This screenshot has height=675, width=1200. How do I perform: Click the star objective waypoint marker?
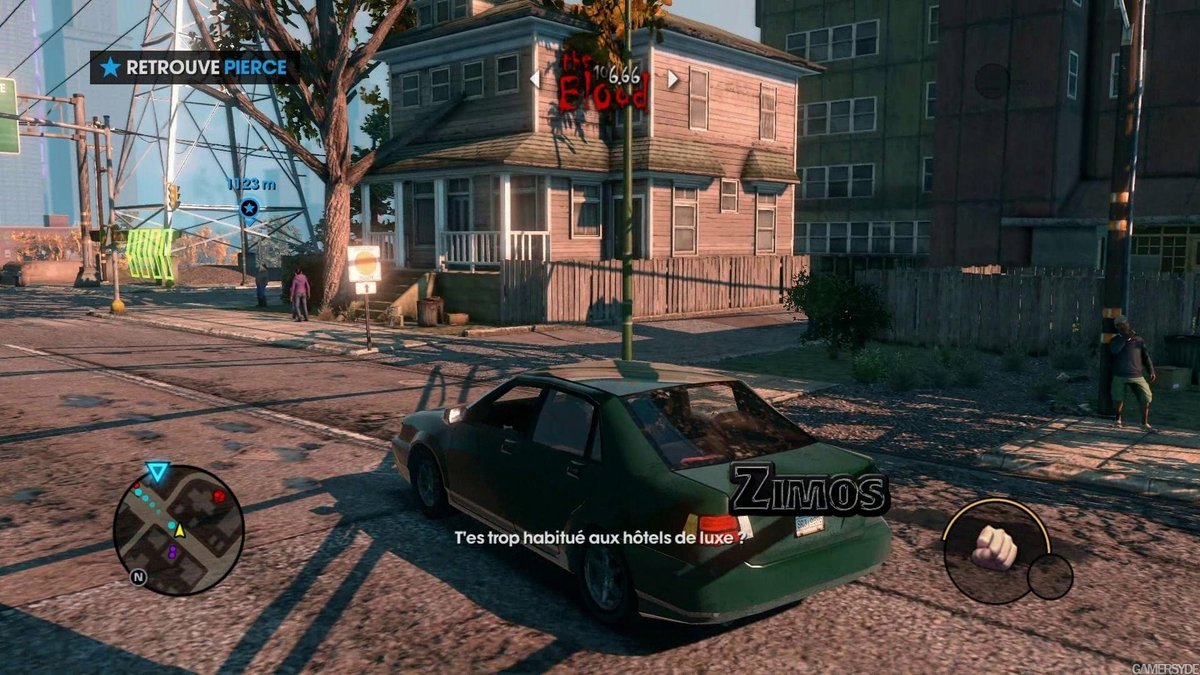tap(249, 208)
